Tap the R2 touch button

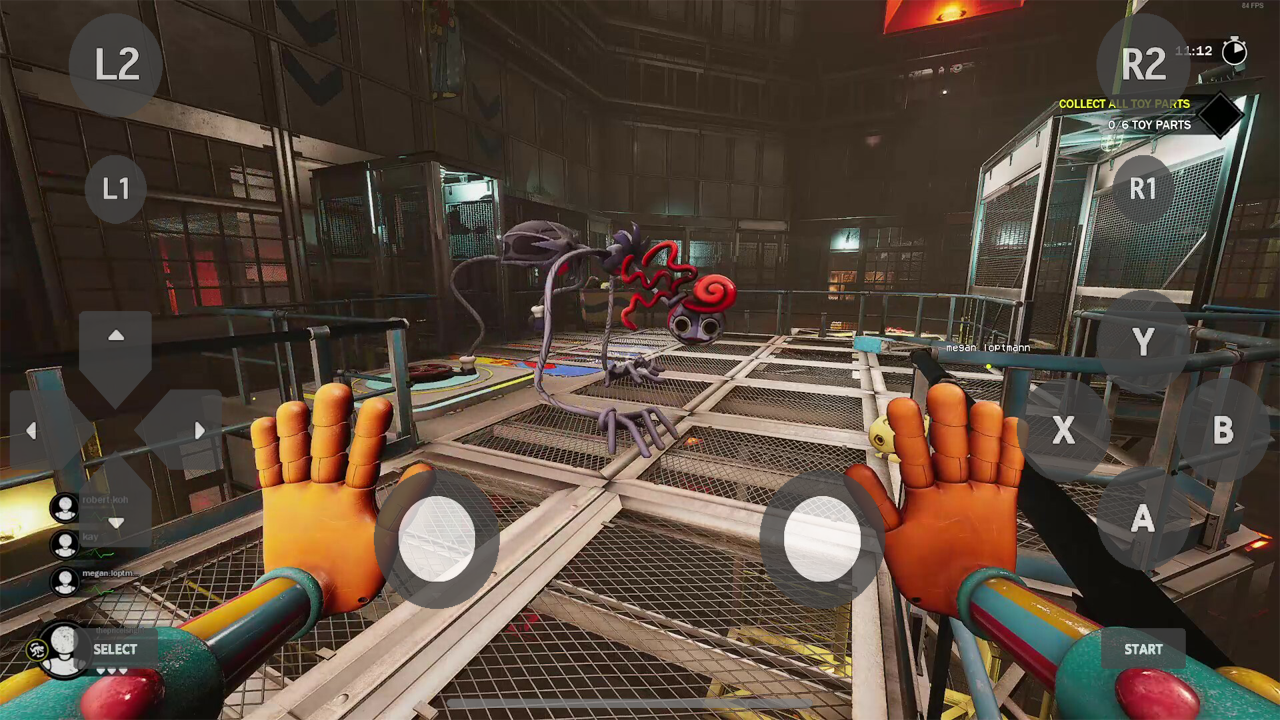1143,65
